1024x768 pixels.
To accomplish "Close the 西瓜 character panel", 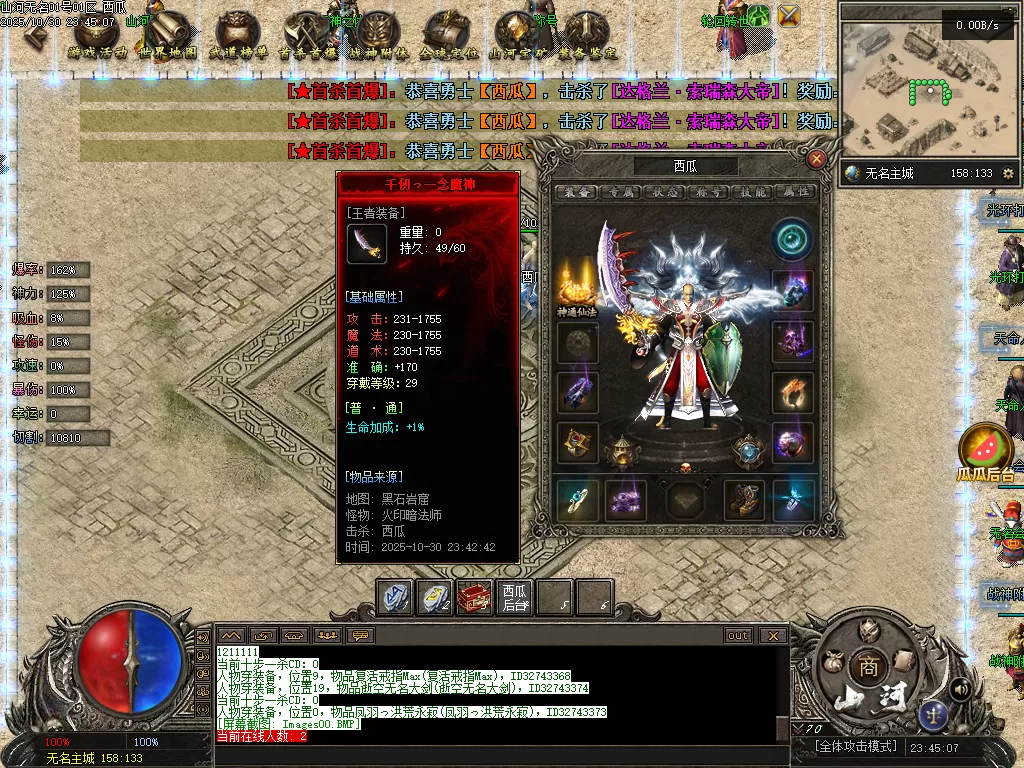I will 817,159.
